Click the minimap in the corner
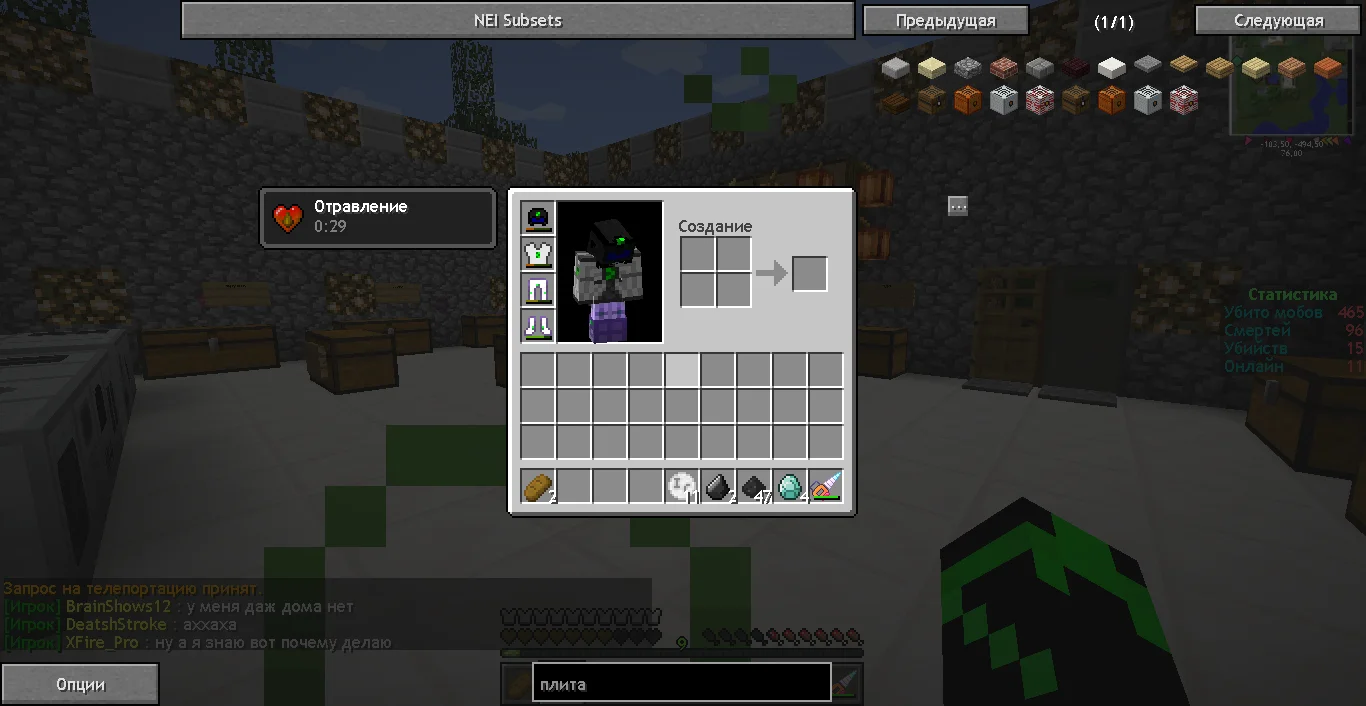This screenshot has height=706, width=1366. pyautogui.click(x=1296, y=90)
